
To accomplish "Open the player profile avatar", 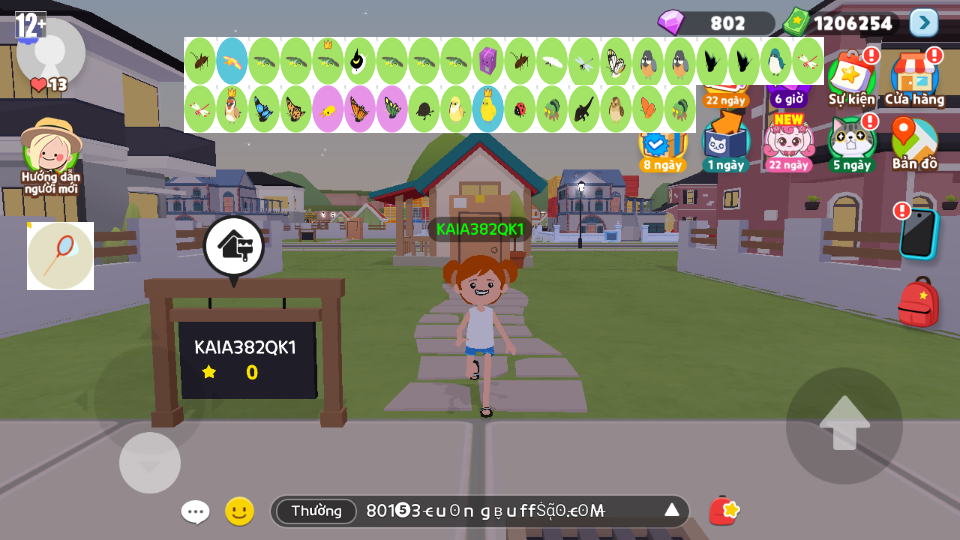I will coord(50,52).
